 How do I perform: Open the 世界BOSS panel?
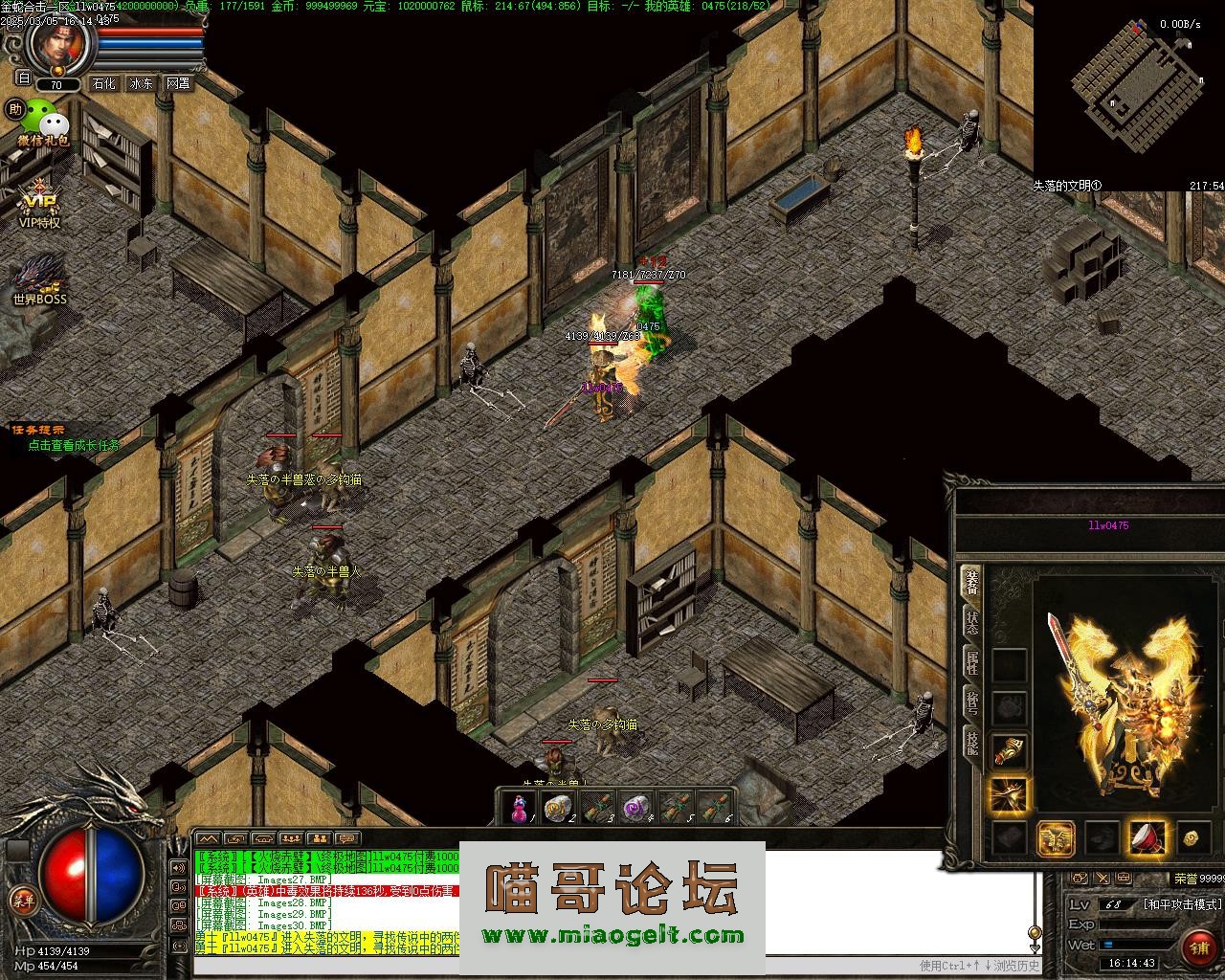tap(39, 279)
